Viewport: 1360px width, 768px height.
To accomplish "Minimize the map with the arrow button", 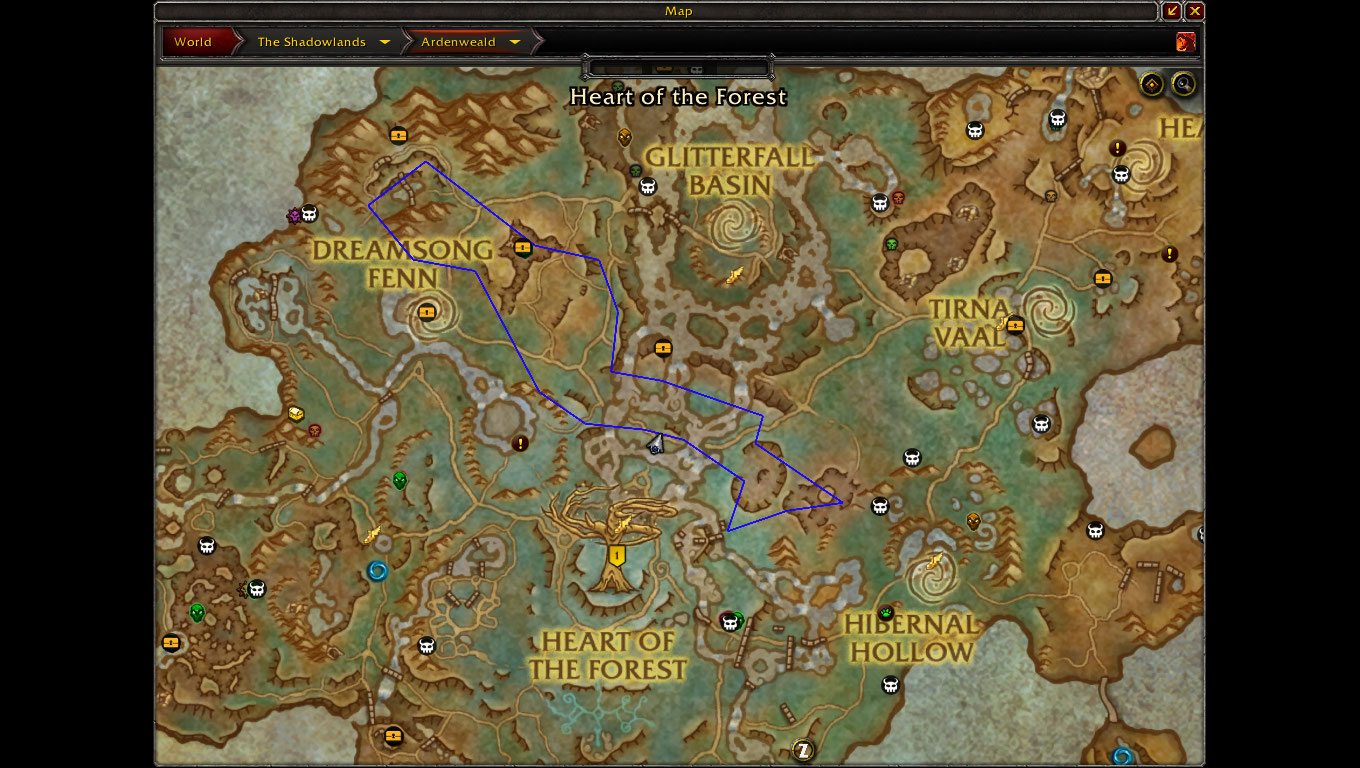I will point(1172,11).
